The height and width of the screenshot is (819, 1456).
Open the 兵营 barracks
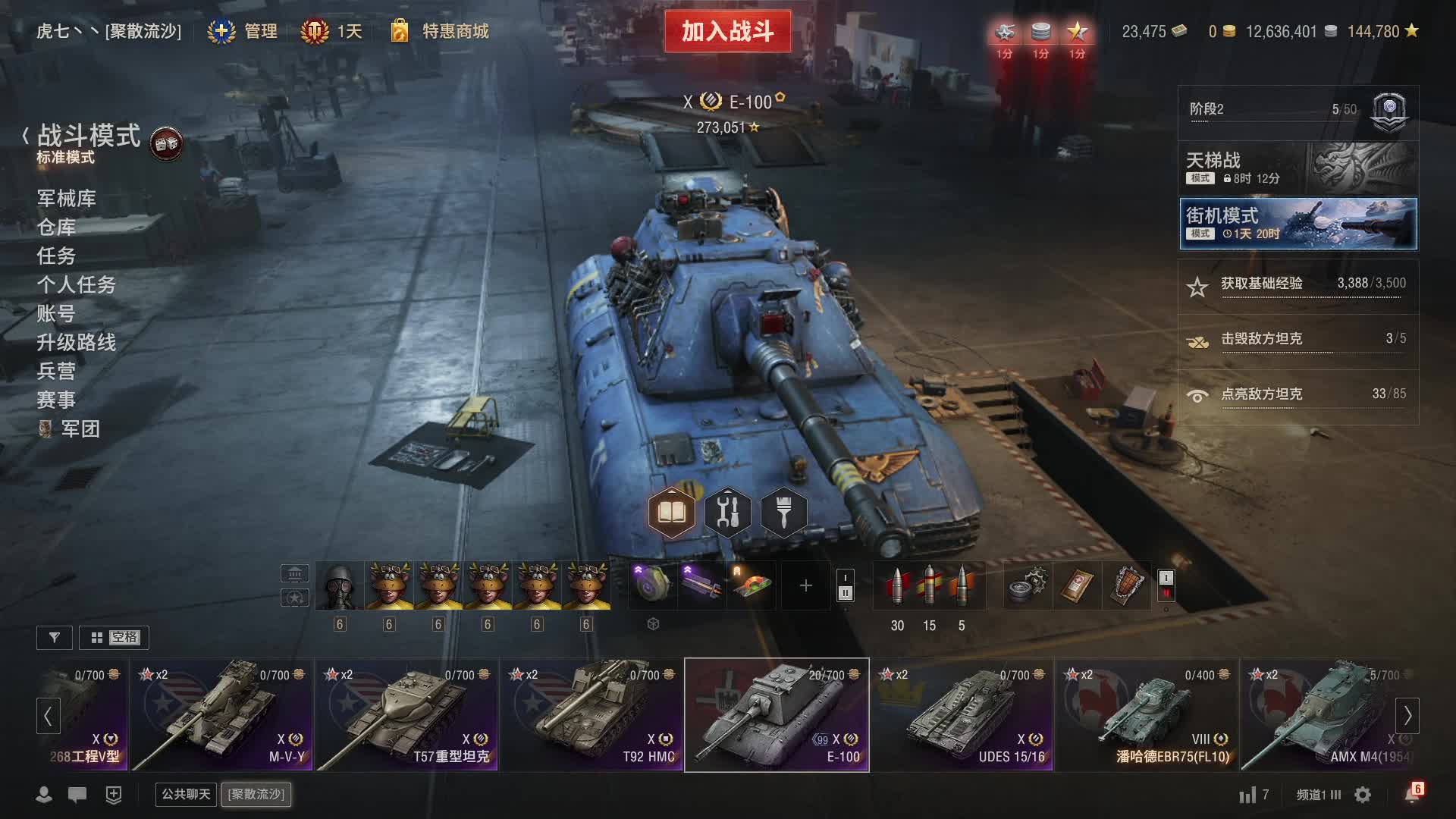[57, 372]
